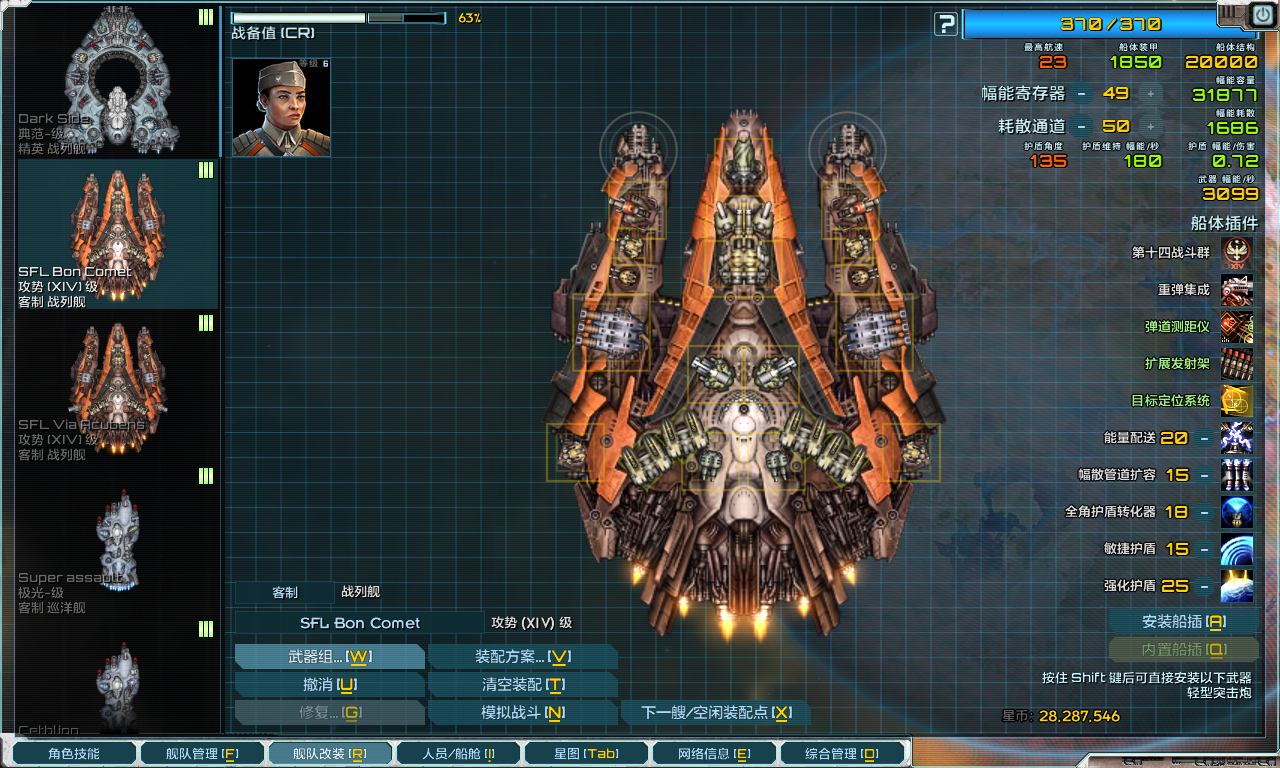Install a hull mod via 安装船插
Viewport: 1280px width, 768px height.
click(x=1183, y=622)
